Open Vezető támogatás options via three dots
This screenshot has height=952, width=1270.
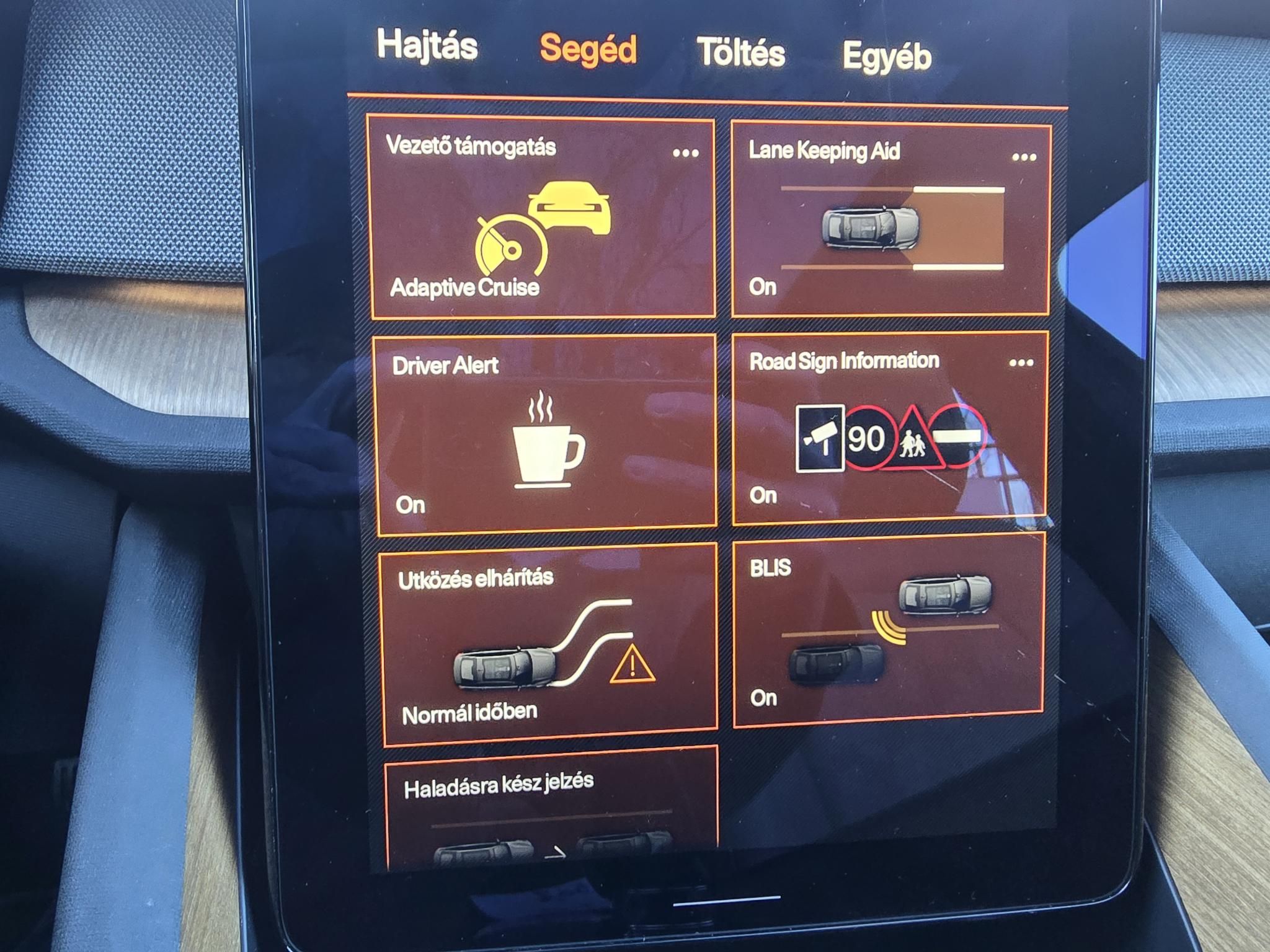686,153
